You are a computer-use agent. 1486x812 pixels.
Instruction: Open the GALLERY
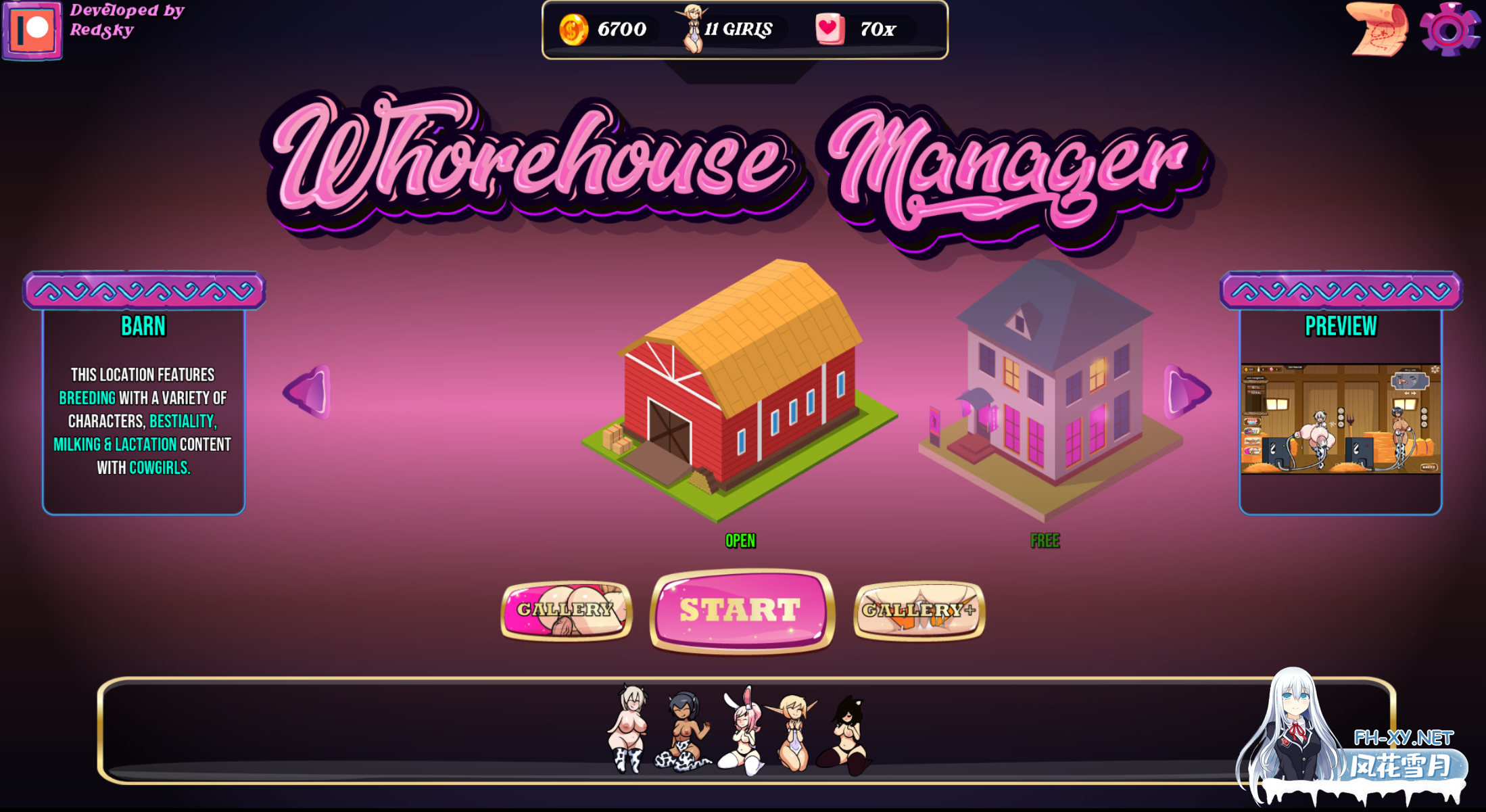(x=567, y=609)
